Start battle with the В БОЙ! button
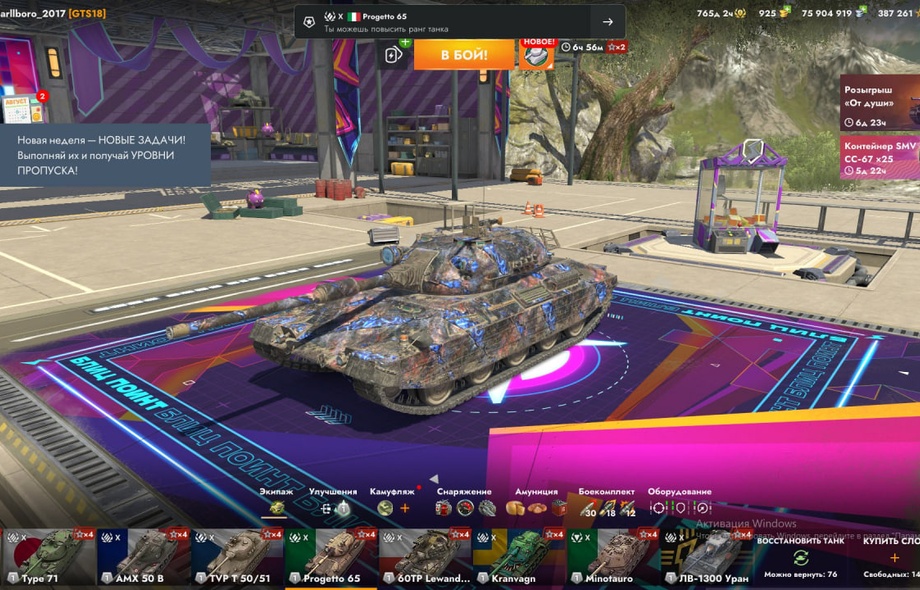The height and width of the screenshot is (590, 920). point(464,54)
